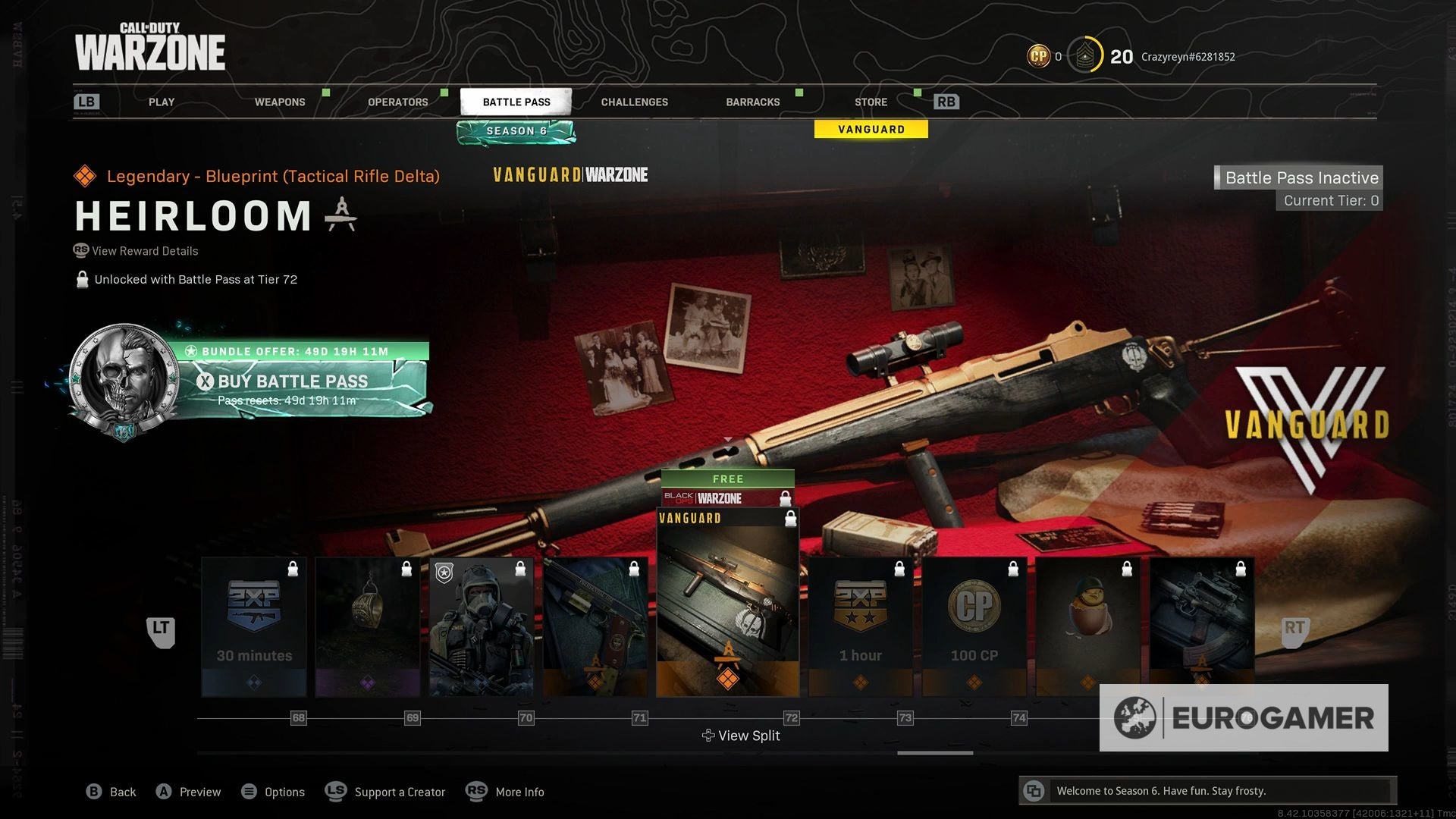Click the yellow Vanguard banner under Store

(871, 130)
